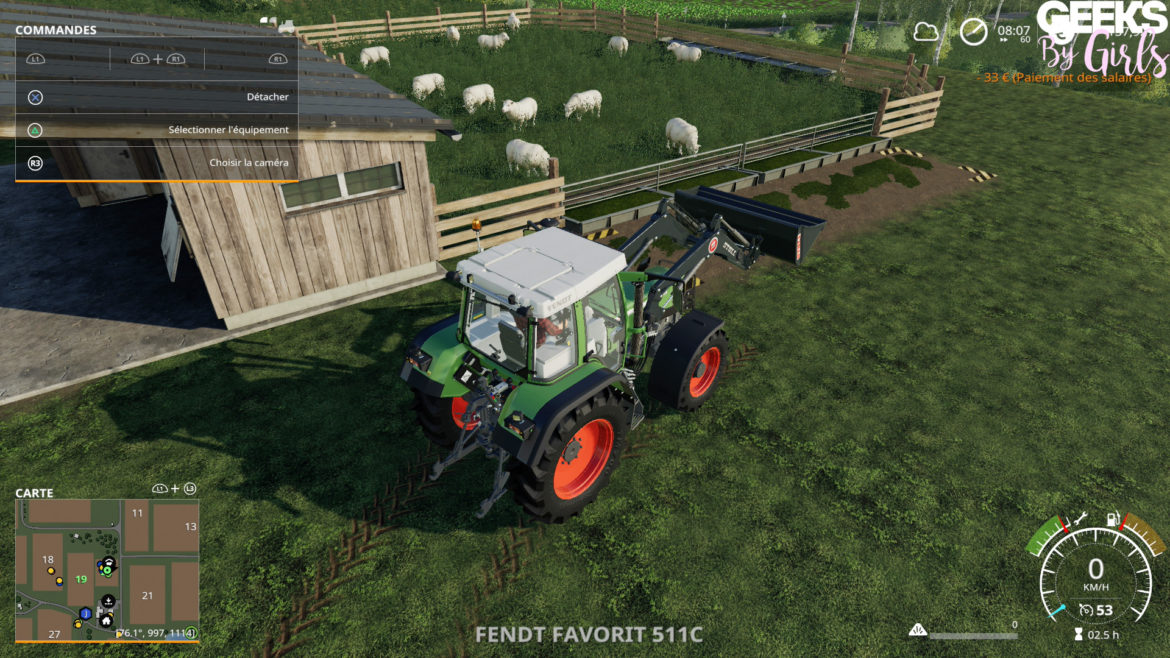1170x658 pixels.
Task: Click the clock icon beside the time
Action: coord(973,32)
